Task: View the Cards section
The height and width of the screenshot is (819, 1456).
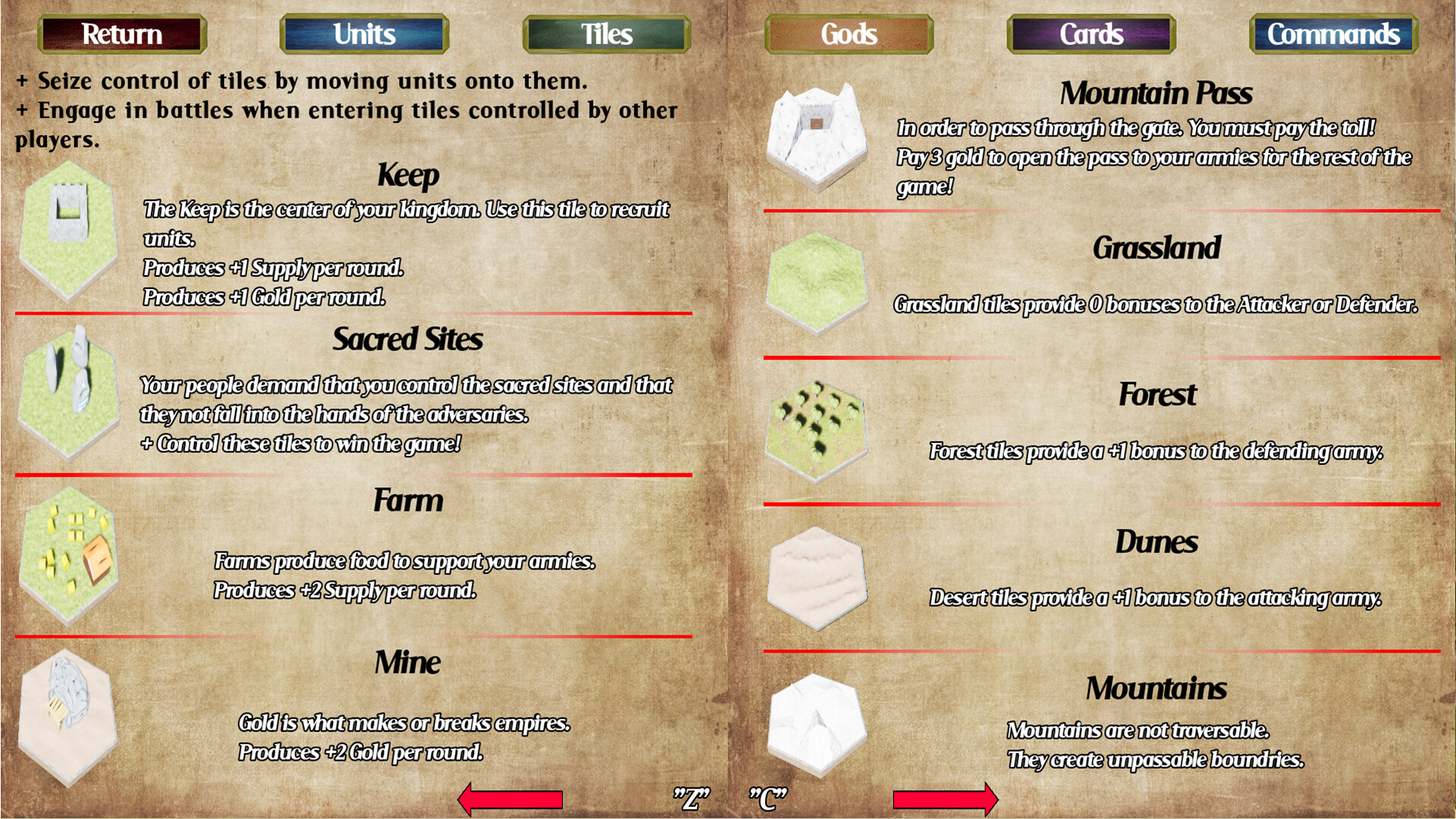Action: click(x=1090, y=33)
